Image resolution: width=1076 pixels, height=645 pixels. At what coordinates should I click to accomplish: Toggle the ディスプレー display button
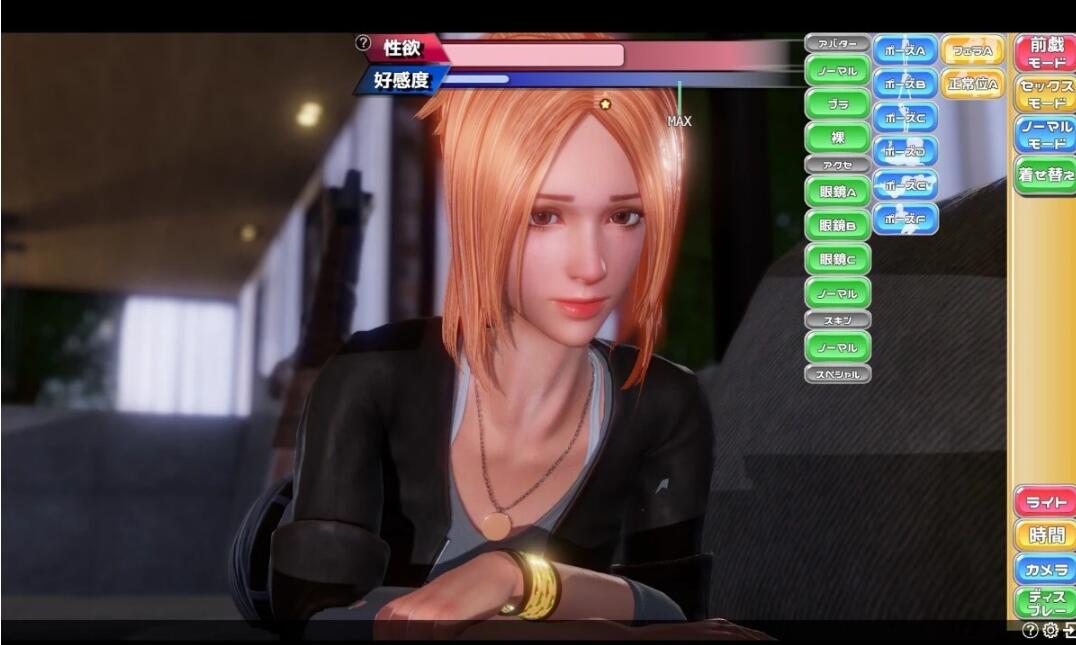1045,603
